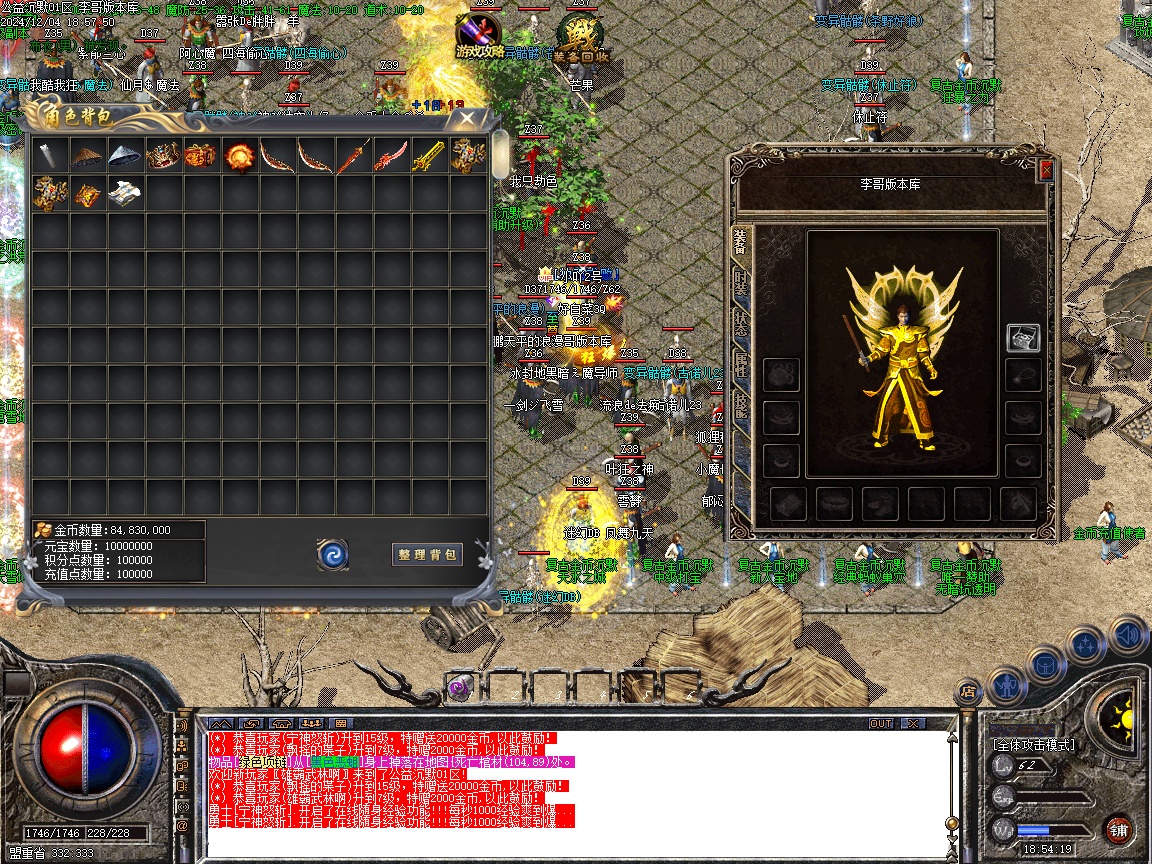This screenshot has height=864, width=1152.
Task: Select the golden sword in the backpack
Action: [x=429, y=155]
